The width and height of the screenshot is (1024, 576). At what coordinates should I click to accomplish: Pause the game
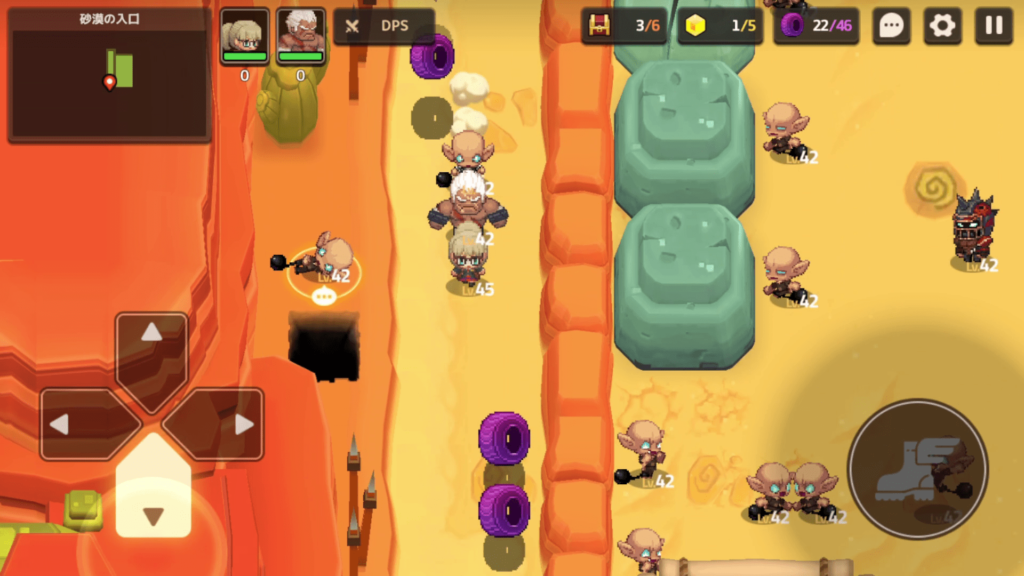tap(993, 26)
